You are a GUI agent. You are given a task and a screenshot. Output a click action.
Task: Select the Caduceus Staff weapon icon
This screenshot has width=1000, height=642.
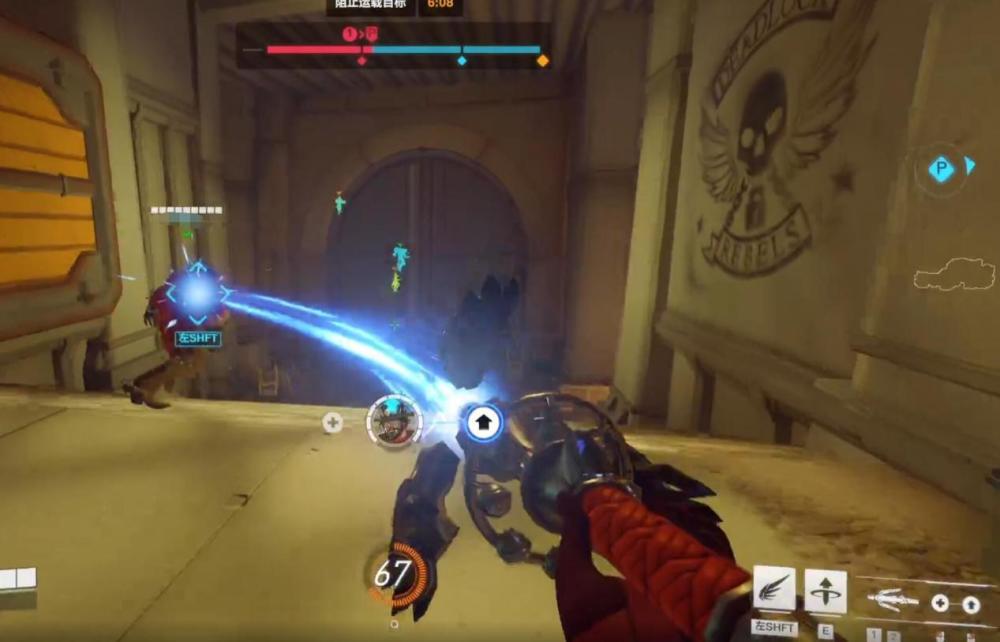[892, 601]
